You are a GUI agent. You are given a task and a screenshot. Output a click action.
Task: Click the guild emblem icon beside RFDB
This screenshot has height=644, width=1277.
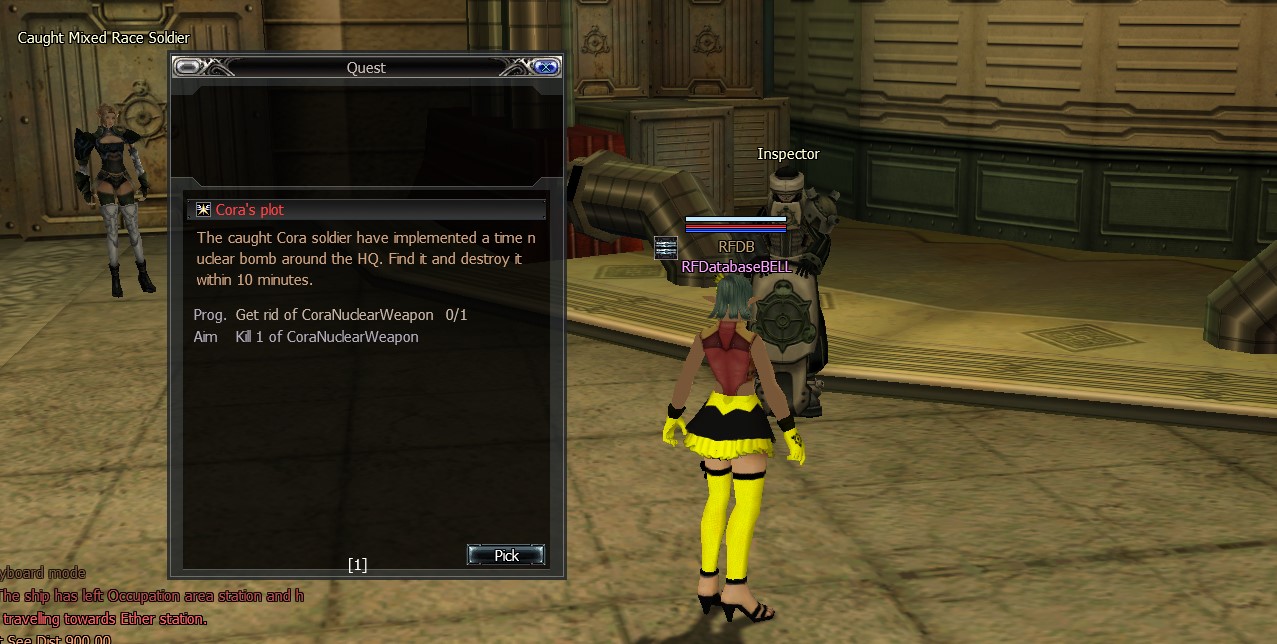666,247
